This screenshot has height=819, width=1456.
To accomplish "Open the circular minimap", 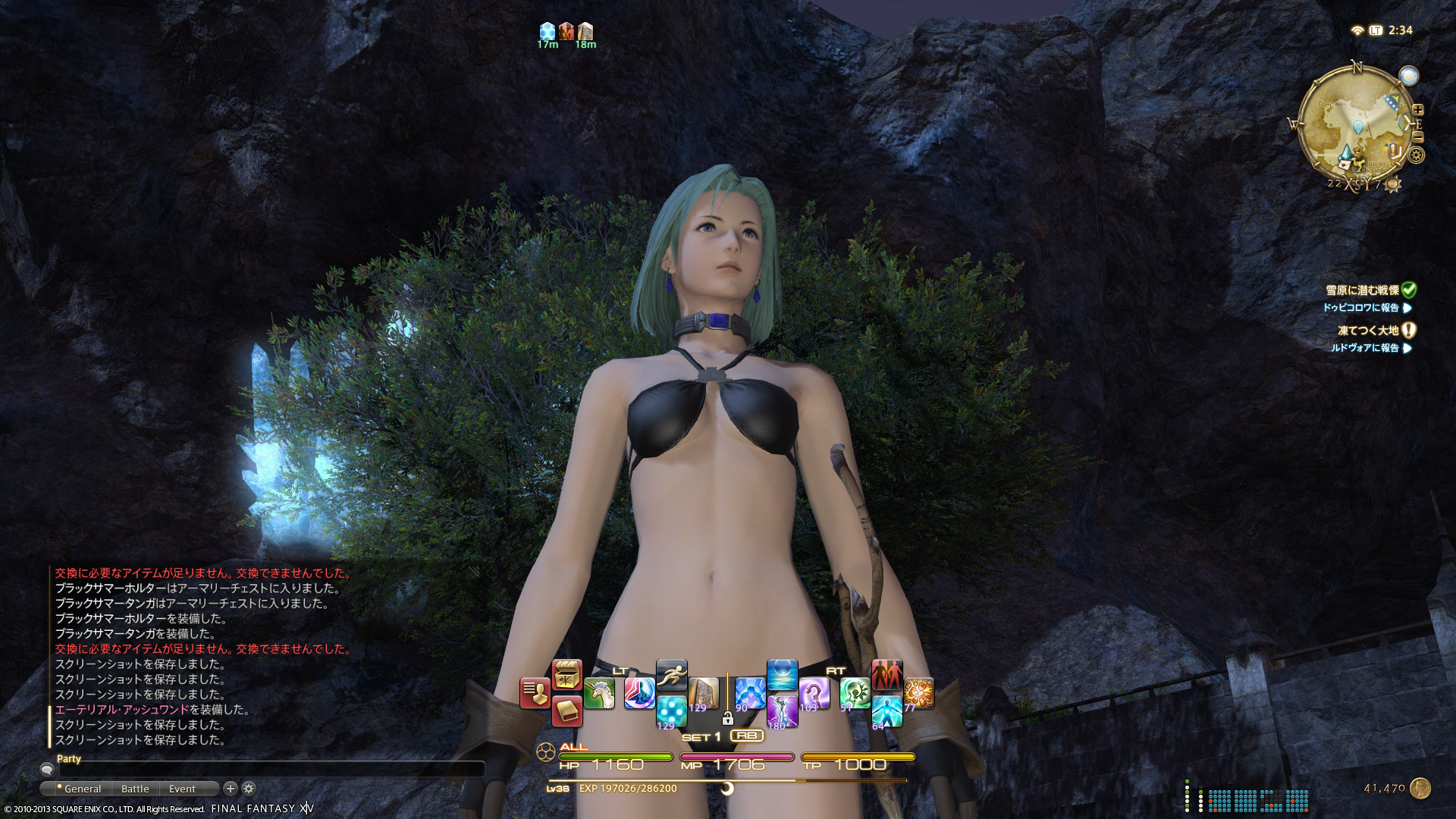I will coord(1355,125).
